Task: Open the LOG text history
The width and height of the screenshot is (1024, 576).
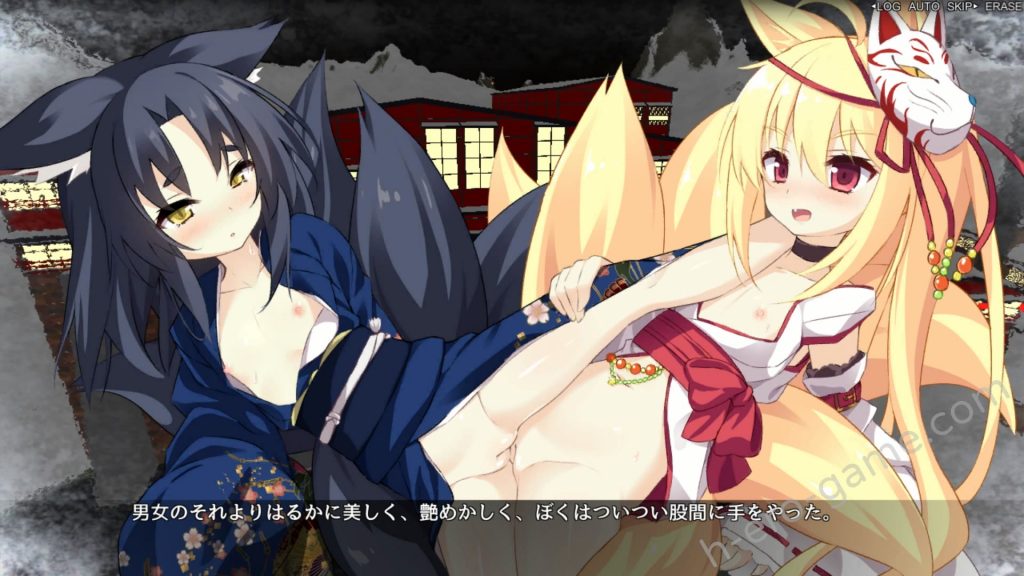Action: pyautogui.click(x=888, y=7)
